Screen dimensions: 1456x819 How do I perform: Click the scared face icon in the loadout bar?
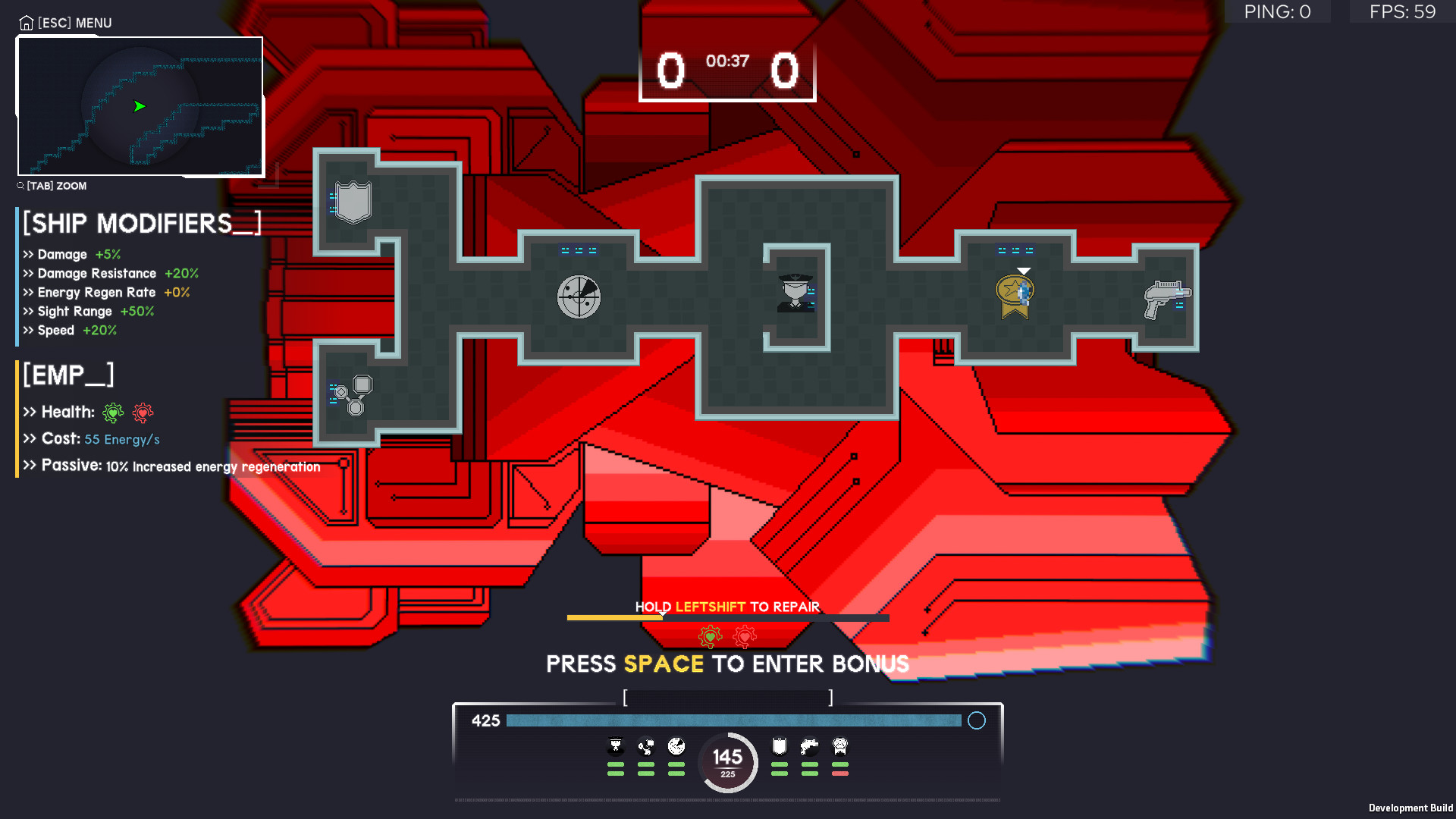click(838, 747)
